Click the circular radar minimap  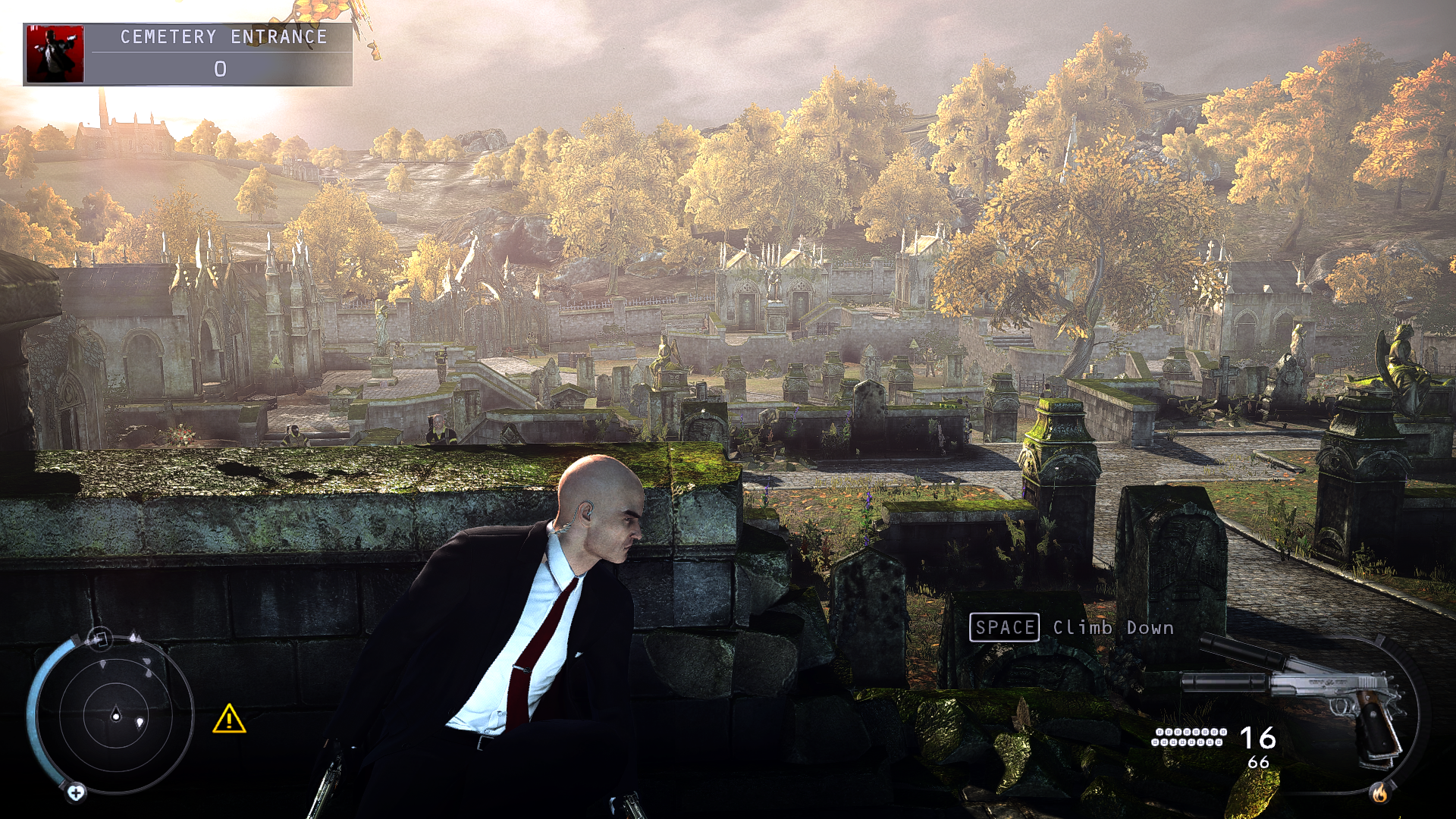(116, 716)
